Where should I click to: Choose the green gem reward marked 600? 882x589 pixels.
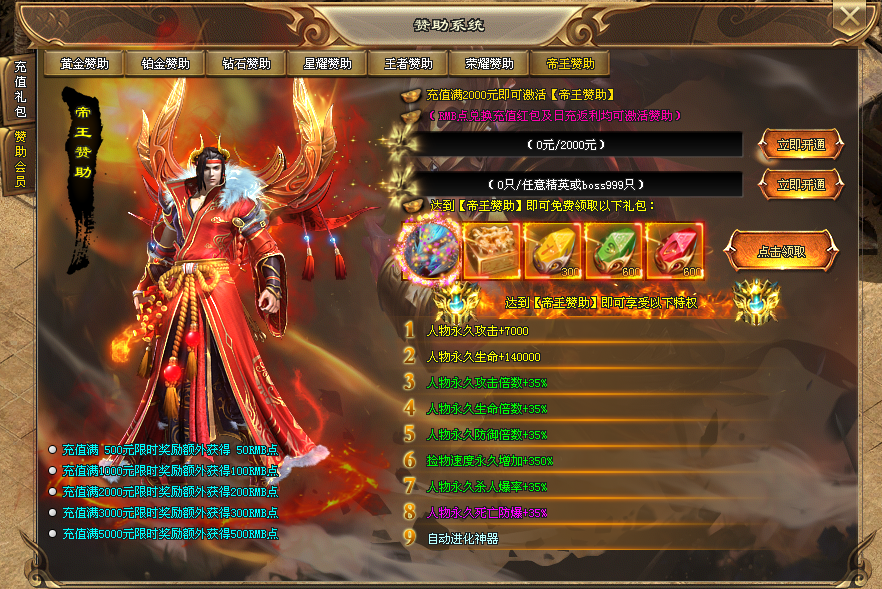pos(614,250)
